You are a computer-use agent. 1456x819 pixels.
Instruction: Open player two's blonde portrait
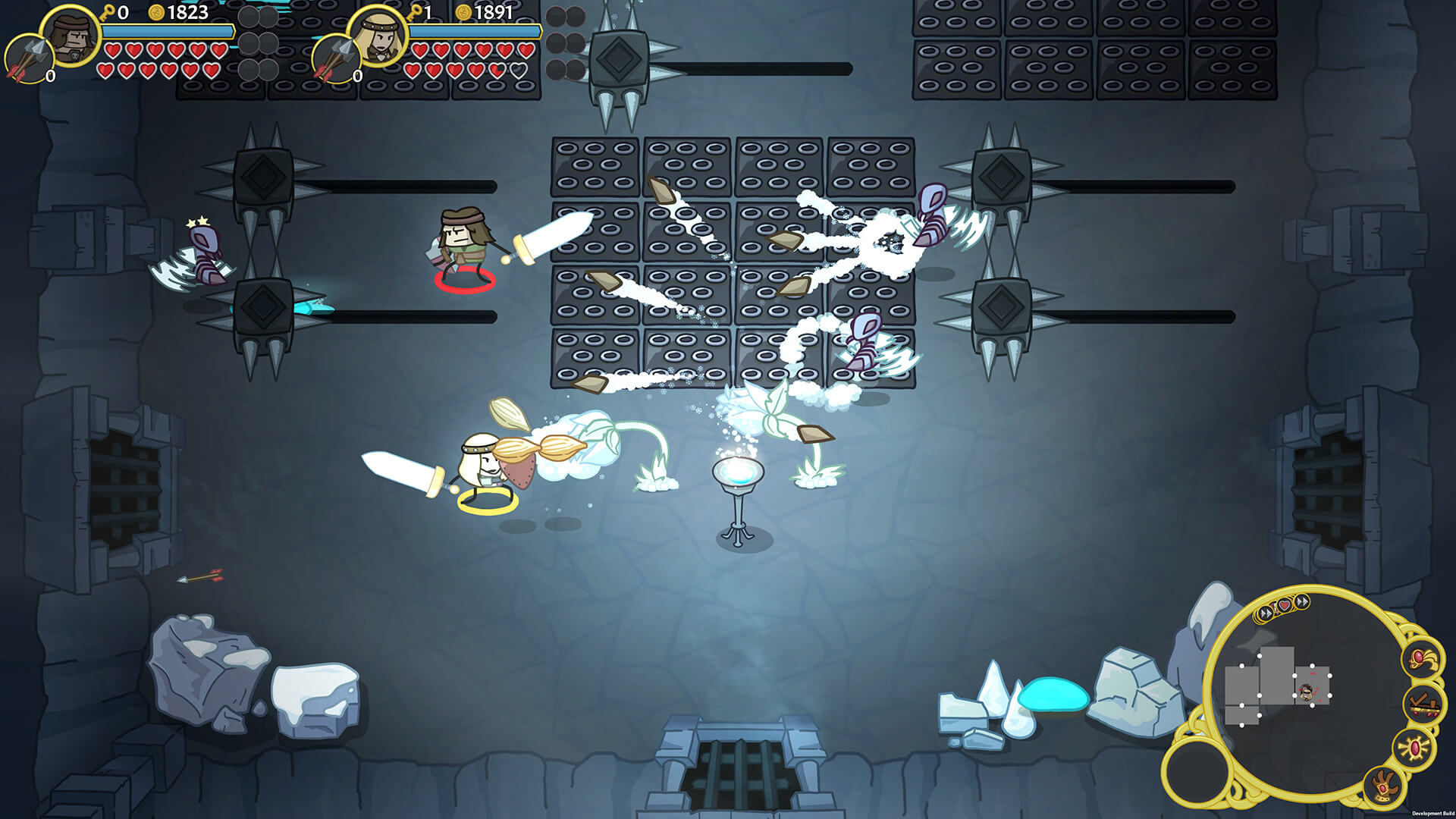coord(379,36)
